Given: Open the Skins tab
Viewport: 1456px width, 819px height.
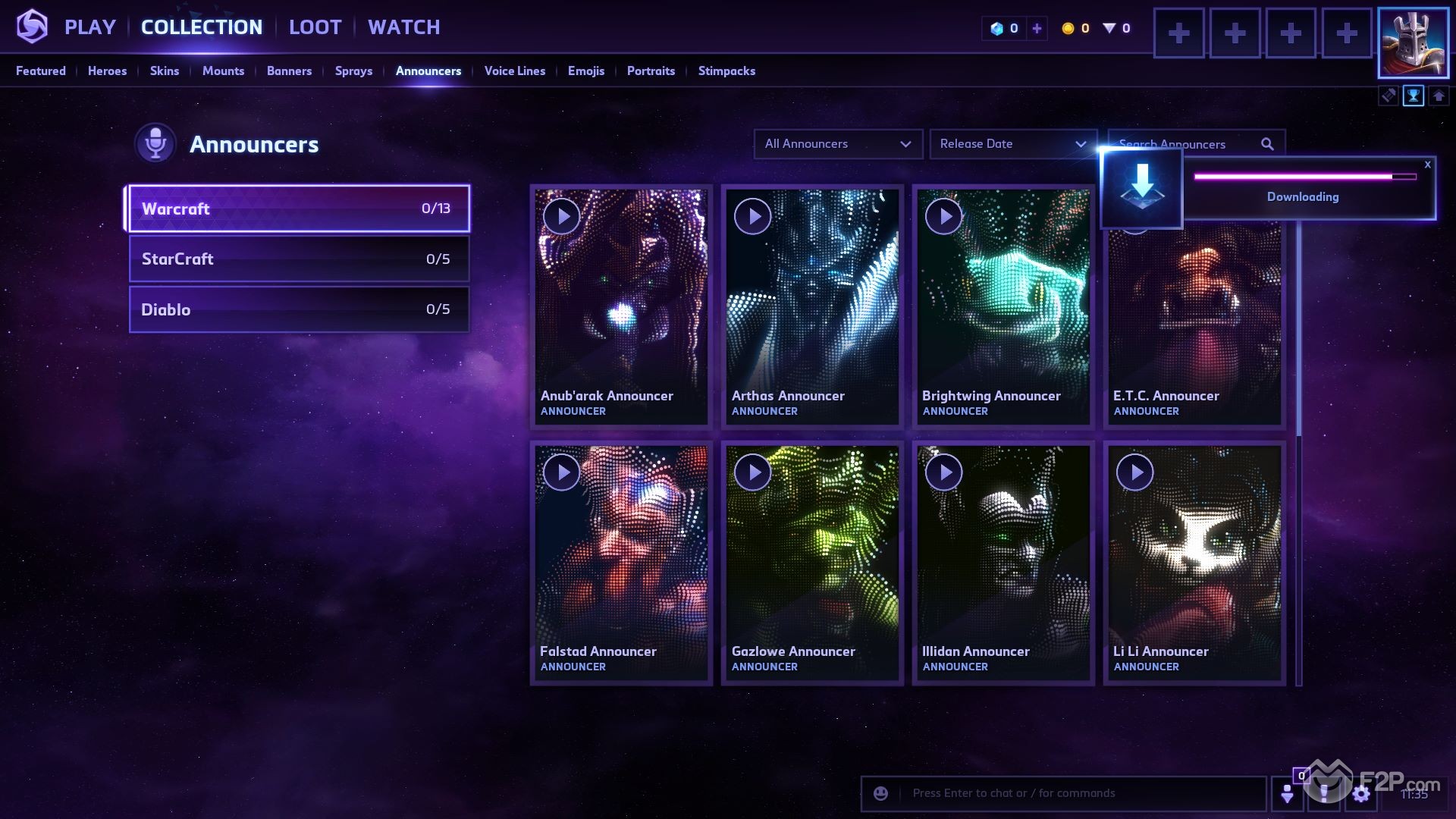Looking at the screenshot, I should coord(164,71).
